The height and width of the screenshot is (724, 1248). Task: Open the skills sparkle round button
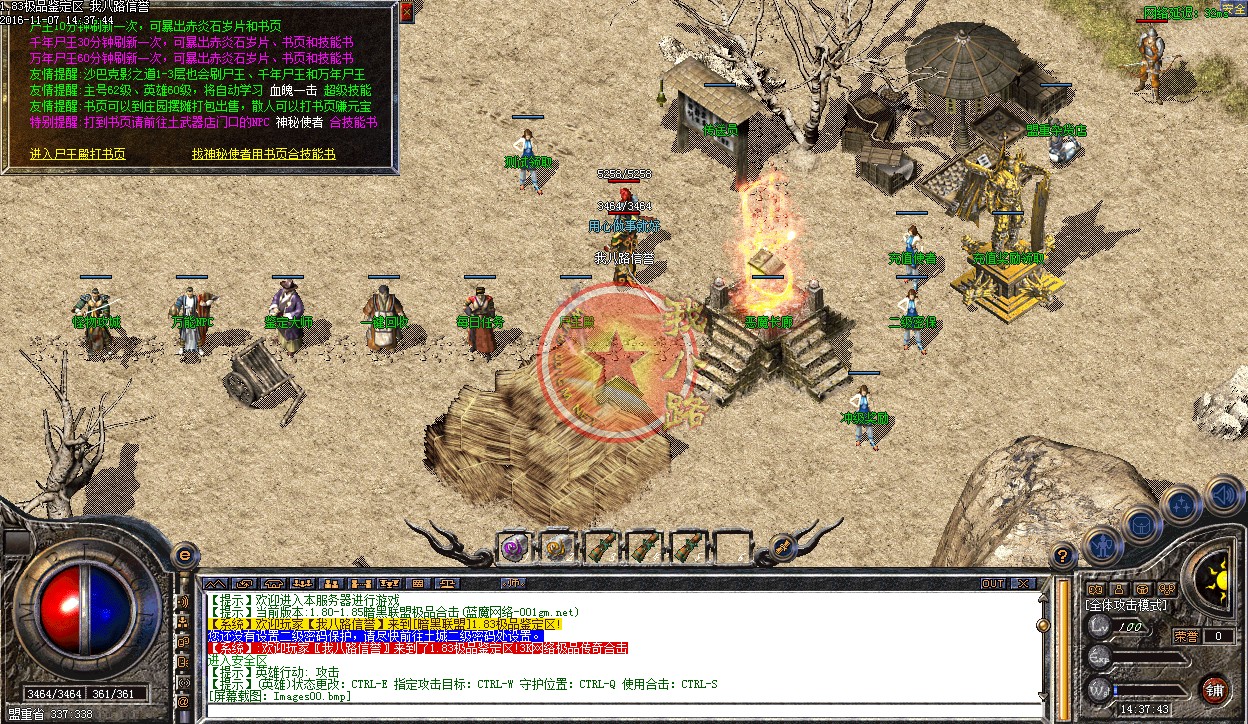pyautogui.click(x=1182, y=505)
